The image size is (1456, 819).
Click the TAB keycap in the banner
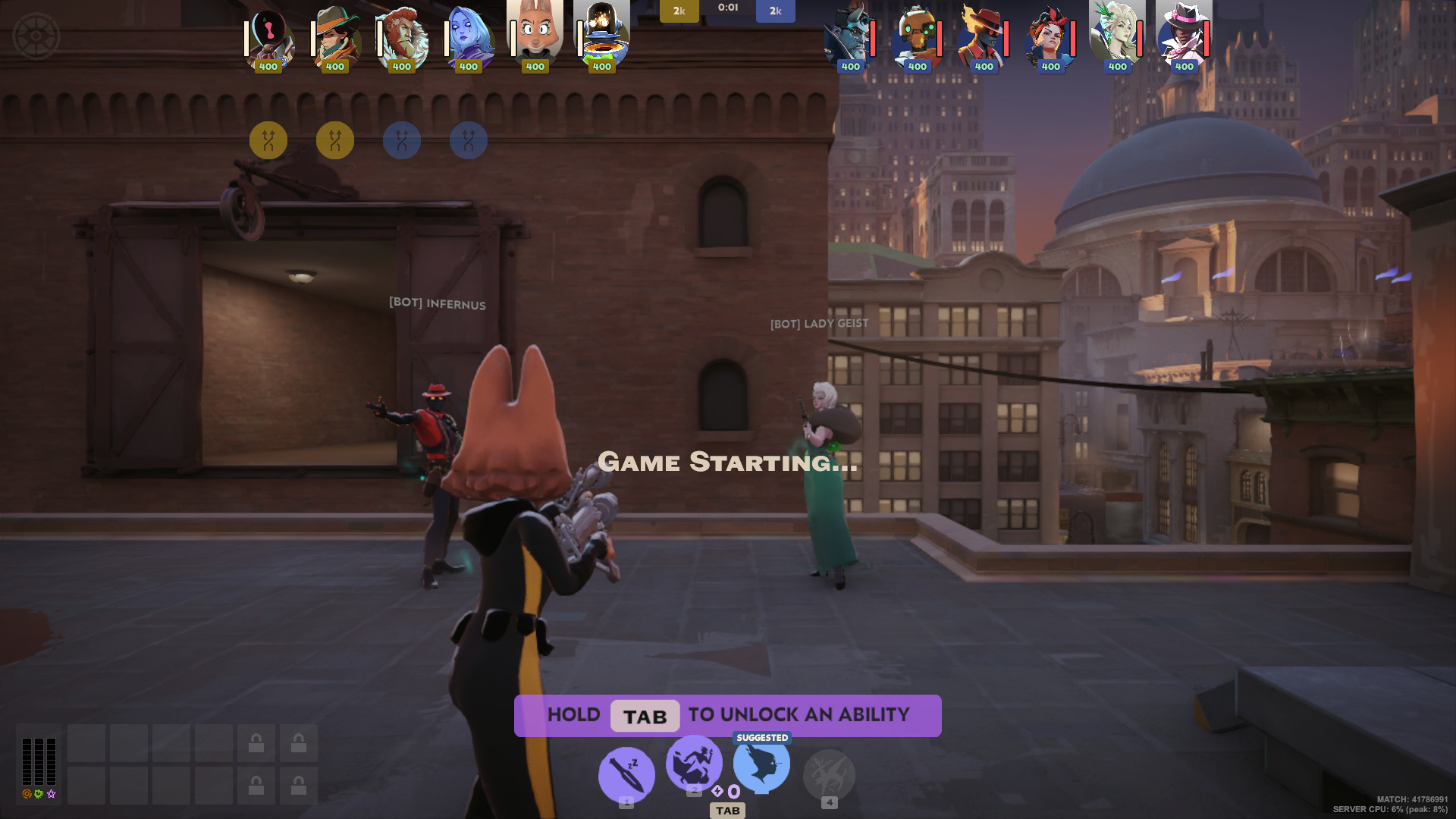click(645, 716)
